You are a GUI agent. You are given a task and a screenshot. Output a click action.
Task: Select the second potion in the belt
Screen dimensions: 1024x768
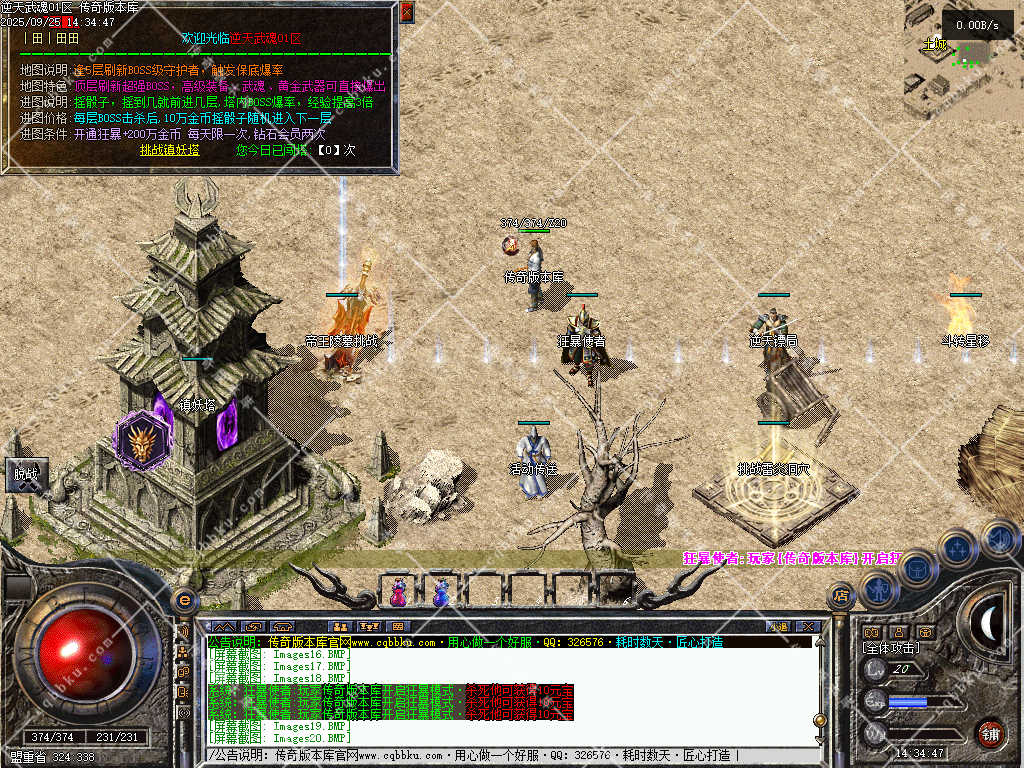click(x=440, y=592)
